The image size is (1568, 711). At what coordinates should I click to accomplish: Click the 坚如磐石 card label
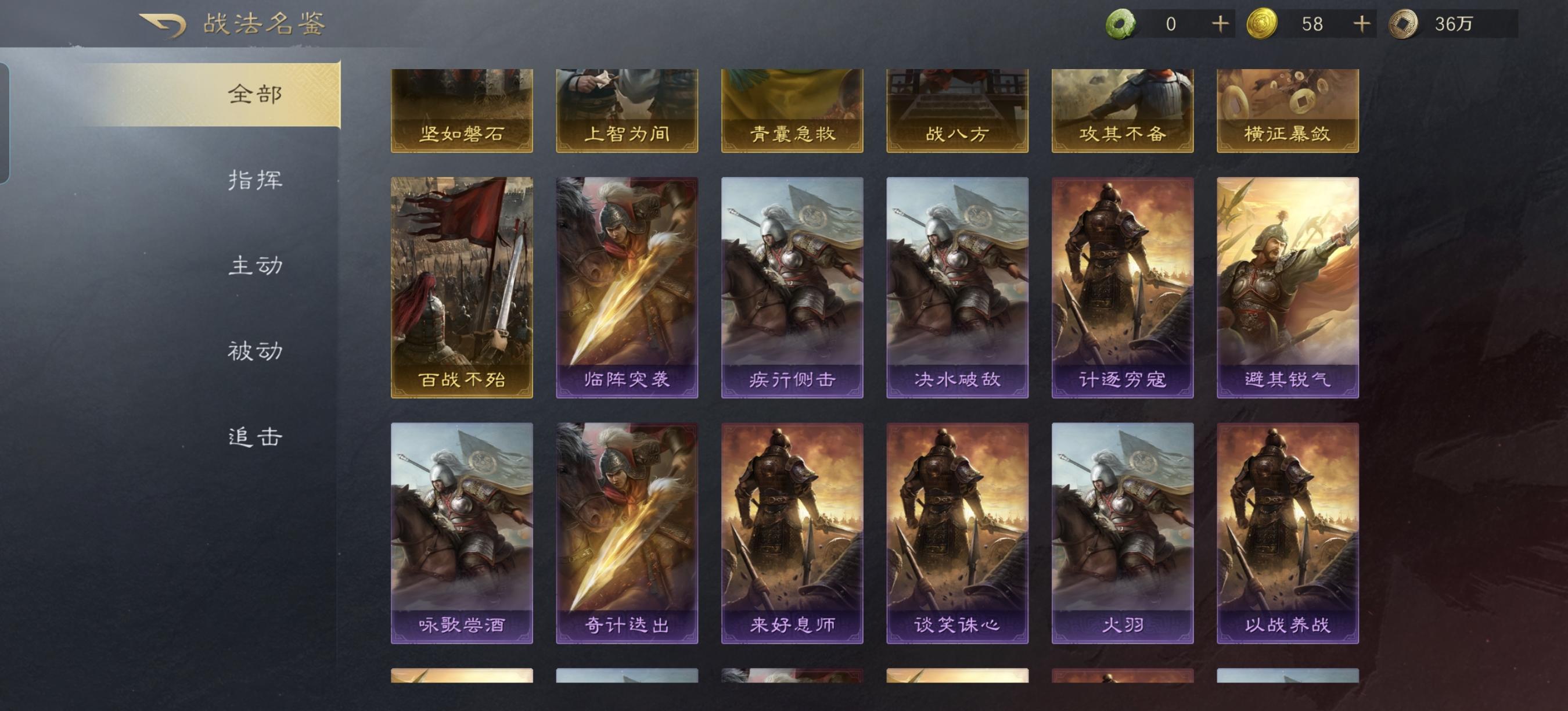tap(461, 135)
